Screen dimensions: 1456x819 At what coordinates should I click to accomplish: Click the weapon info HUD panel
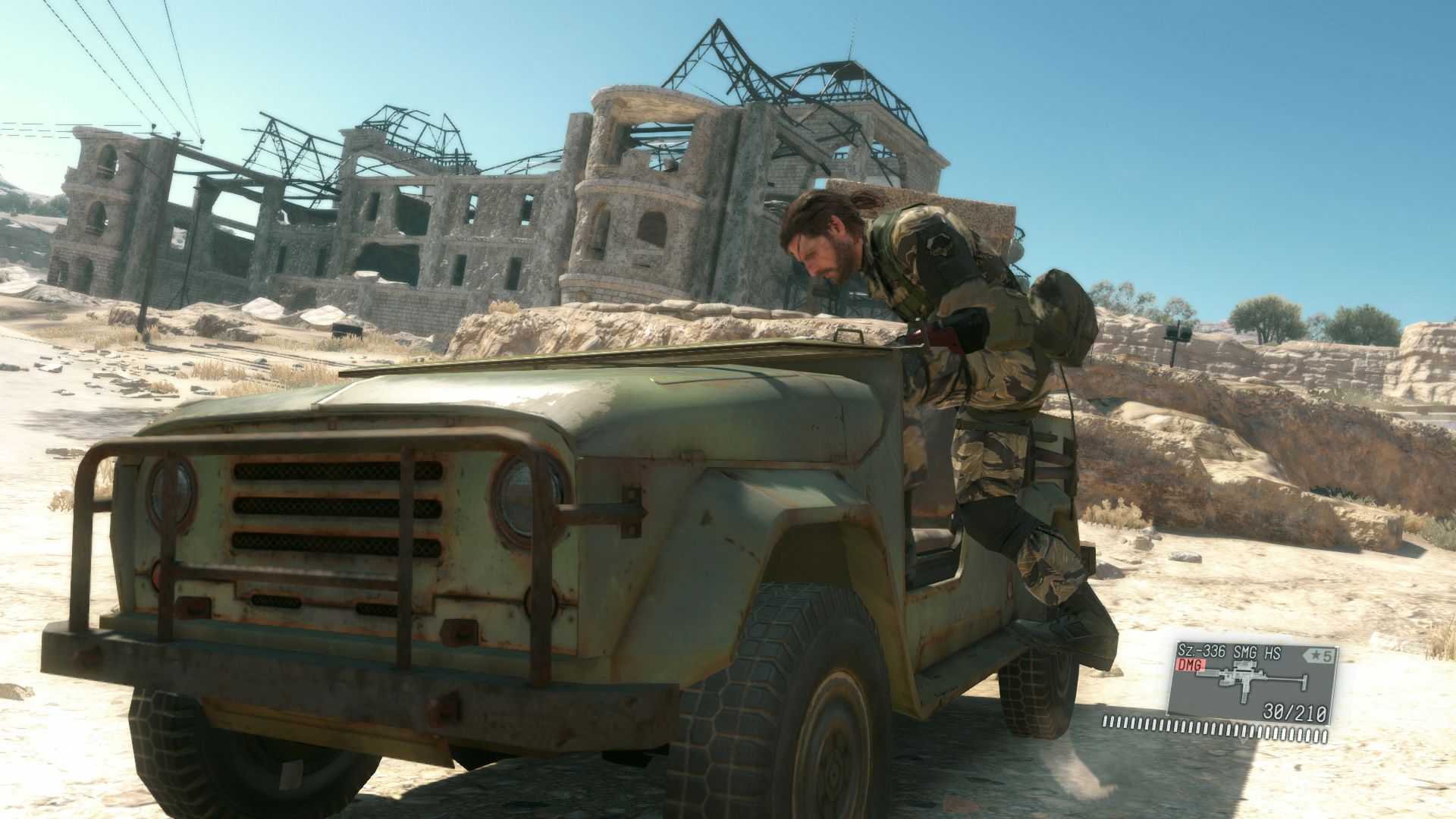[1253, 682]
